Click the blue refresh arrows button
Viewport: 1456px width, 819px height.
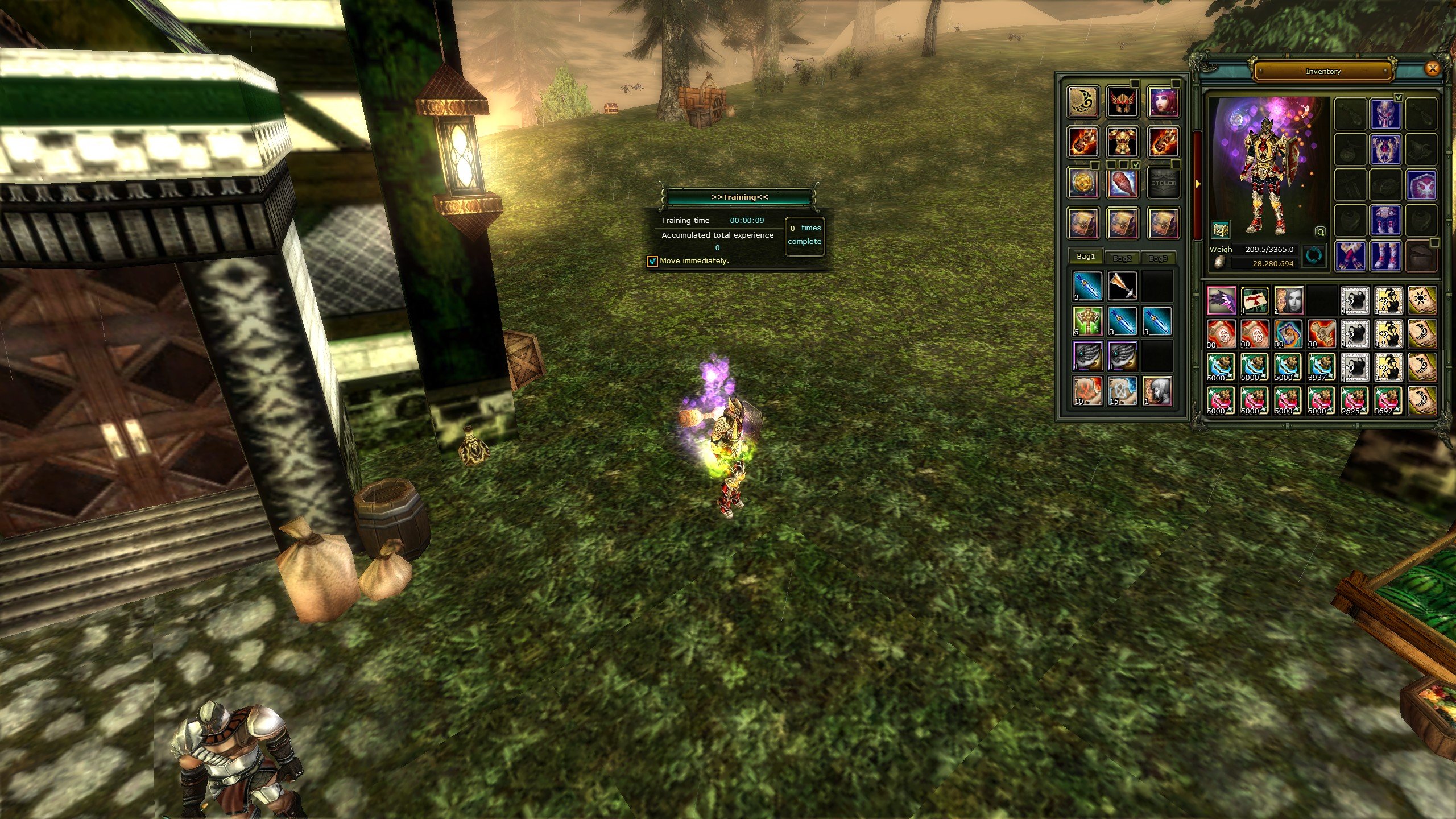tap(1313, 256)
